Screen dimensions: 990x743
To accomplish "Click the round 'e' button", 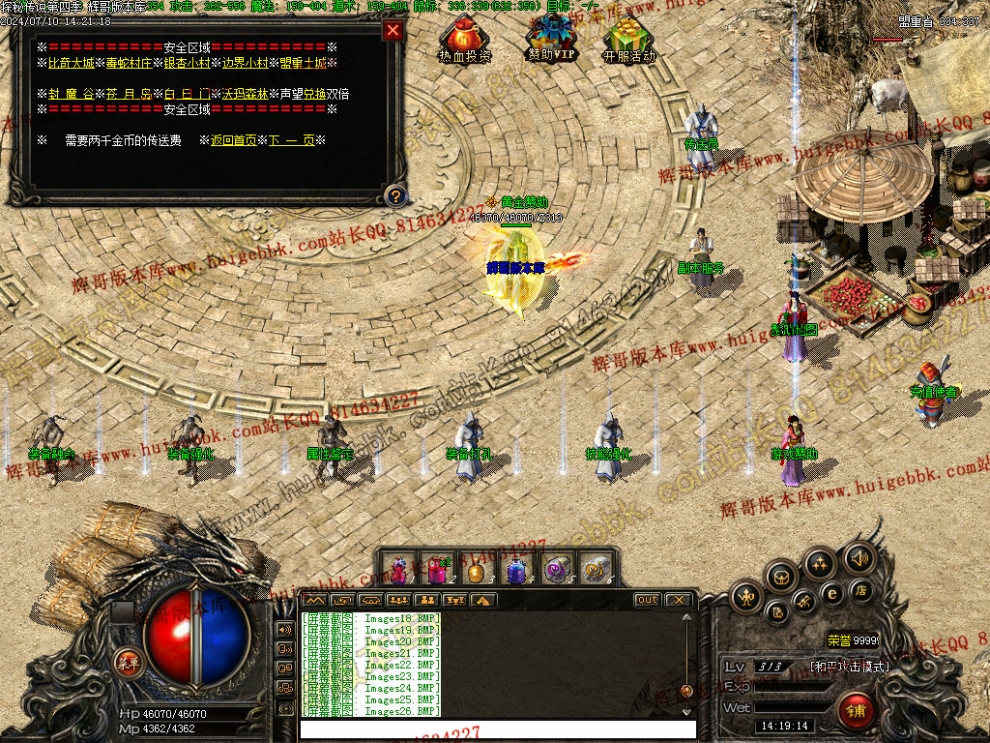I will (x=832, y=593).
